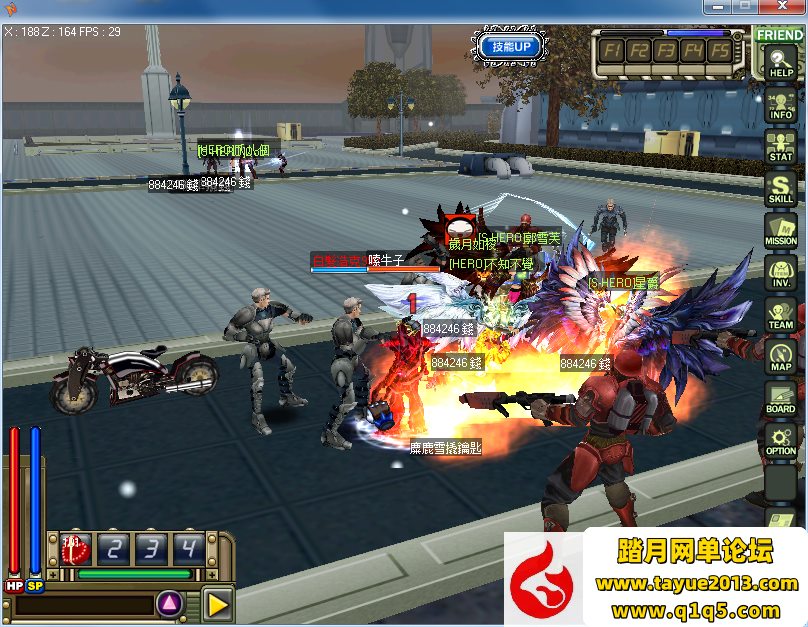Click the chat input box
Screen dimensions: 808x627
click(x=84, y=604)
